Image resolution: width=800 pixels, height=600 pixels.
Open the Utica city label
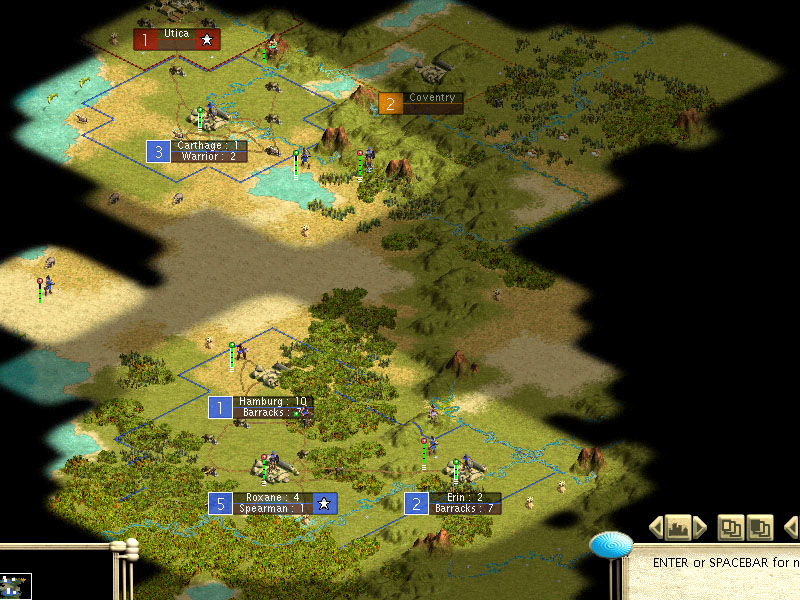[177, 39]
